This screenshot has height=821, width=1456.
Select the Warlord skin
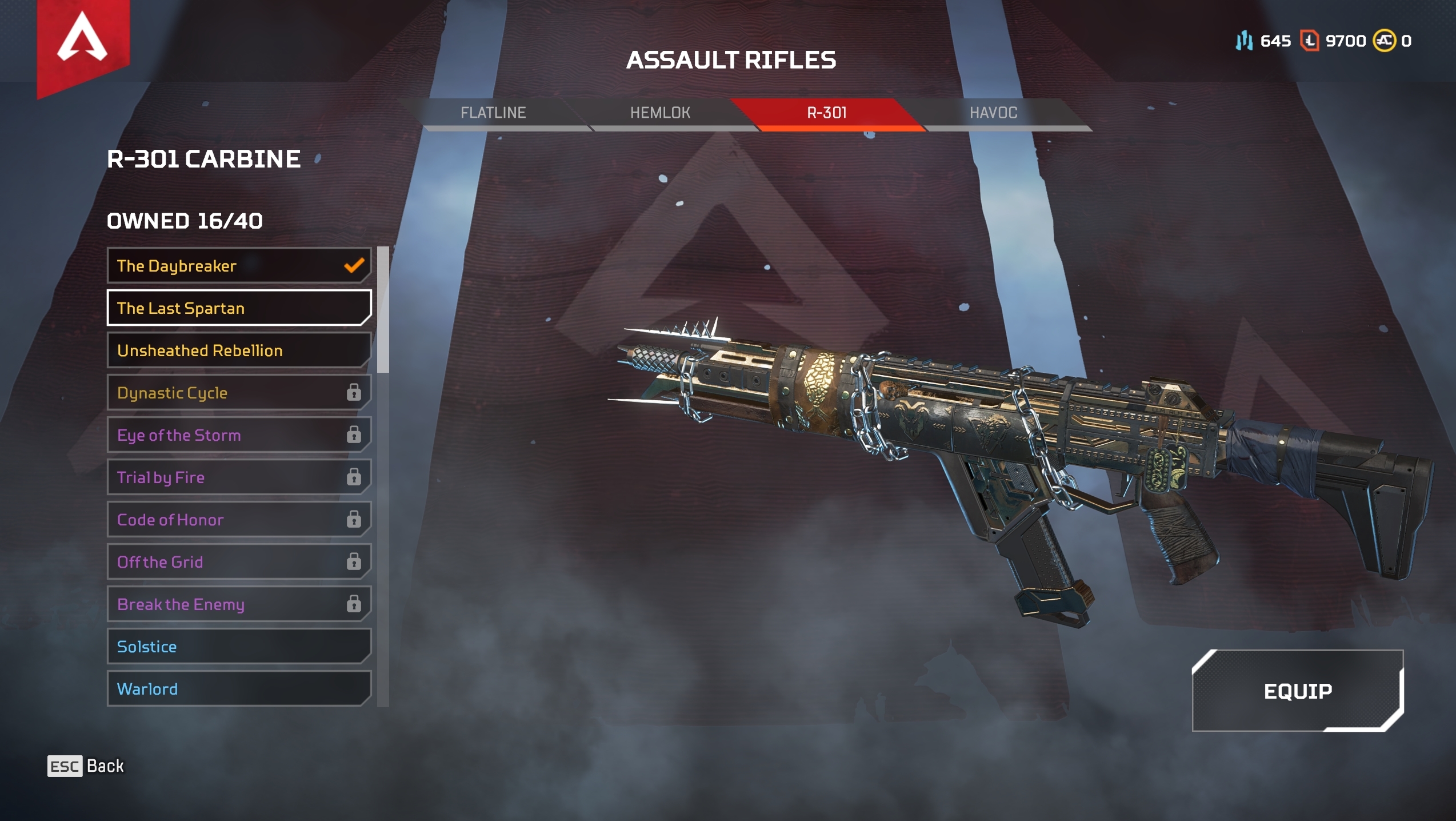coord(239,689)
